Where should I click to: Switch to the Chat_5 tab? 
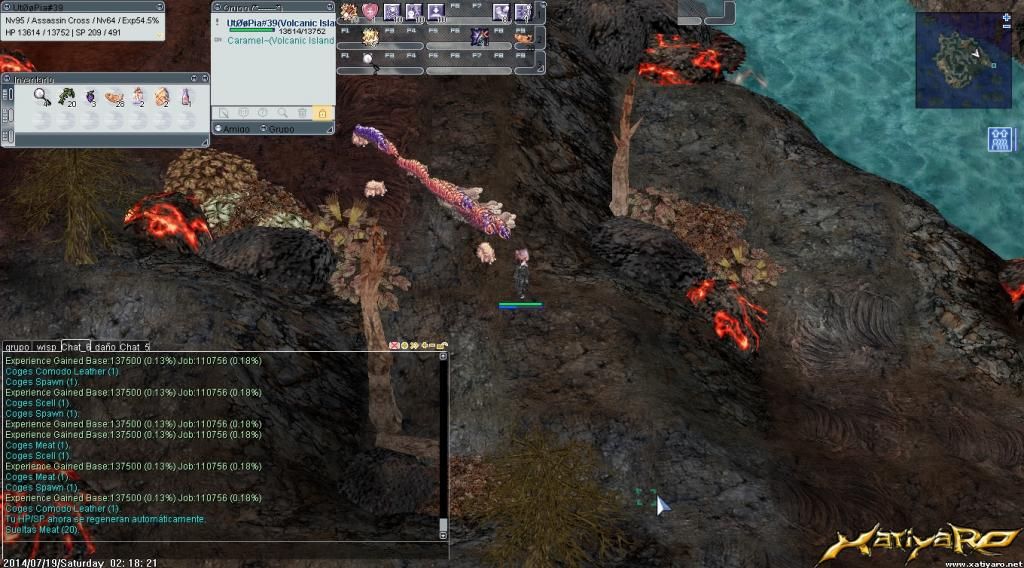[134, 346]
